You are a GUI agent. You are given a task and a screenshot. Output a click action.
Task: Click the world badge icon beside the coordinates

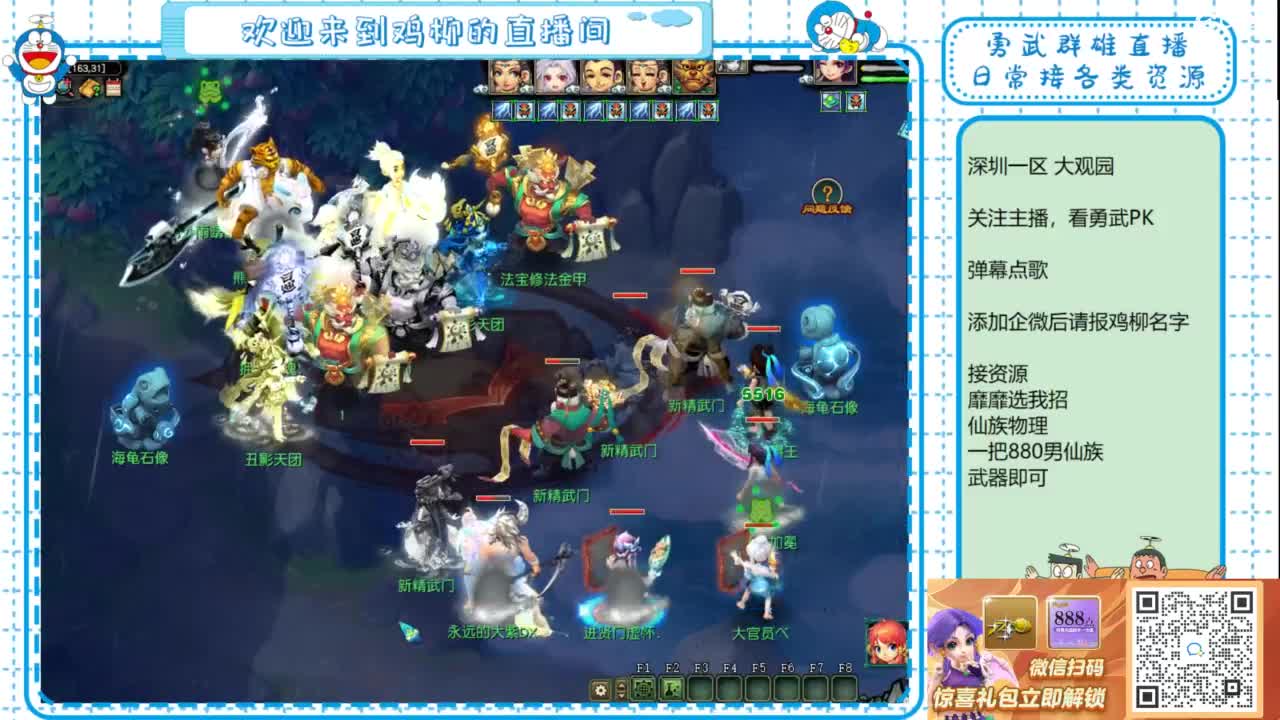coord(64,86)
